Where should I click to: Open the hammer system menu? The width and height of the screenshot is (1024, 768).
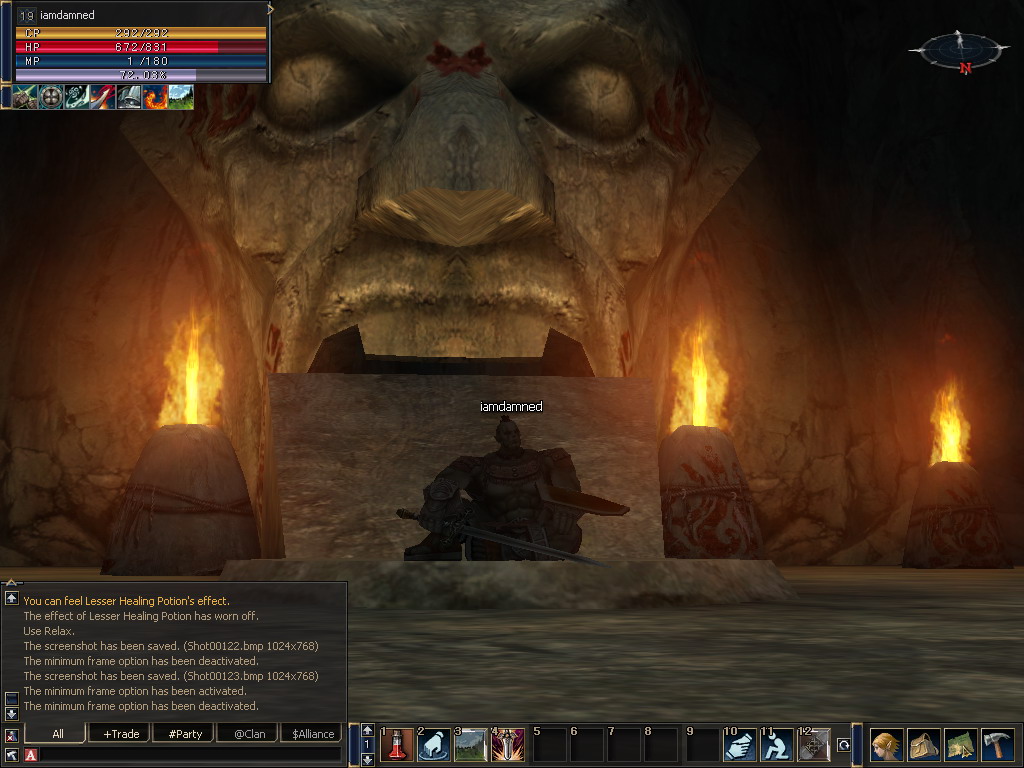[x=997, y=745]
